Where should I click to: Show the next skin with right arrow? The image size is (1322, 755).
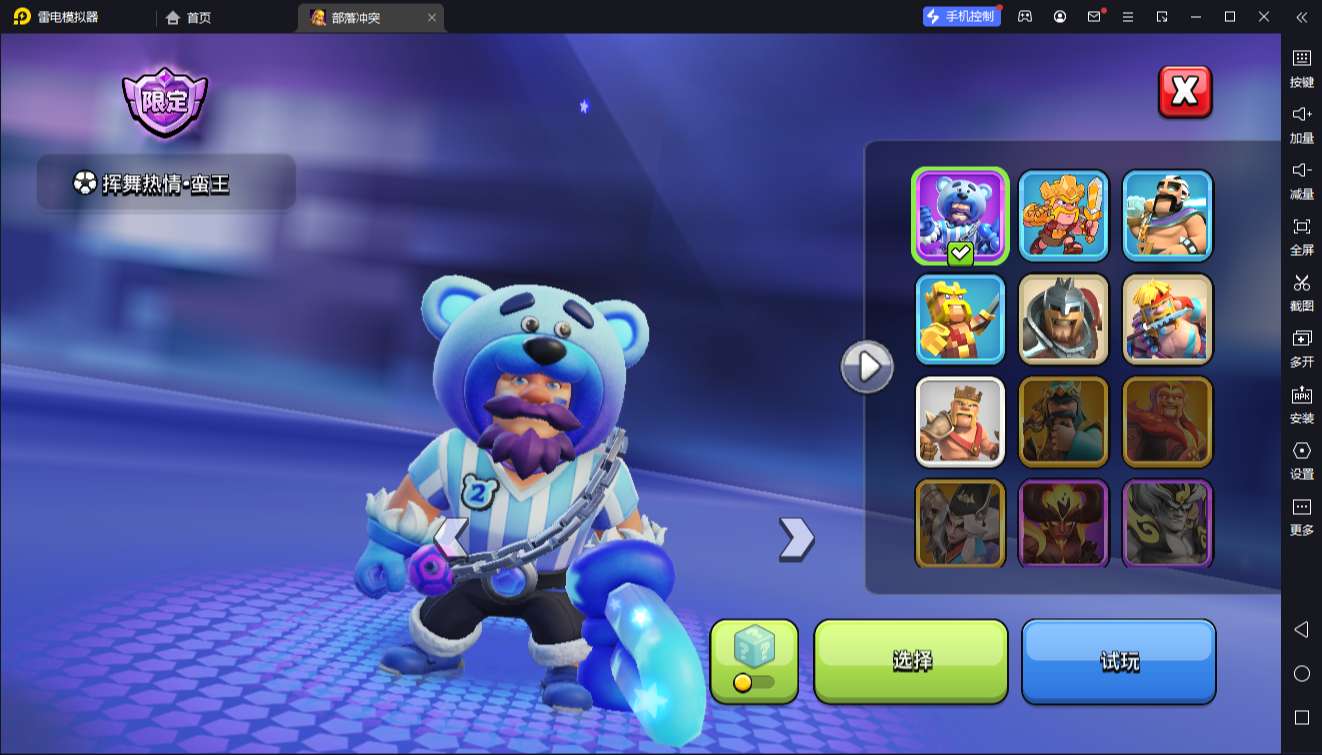tap(796, 538)
